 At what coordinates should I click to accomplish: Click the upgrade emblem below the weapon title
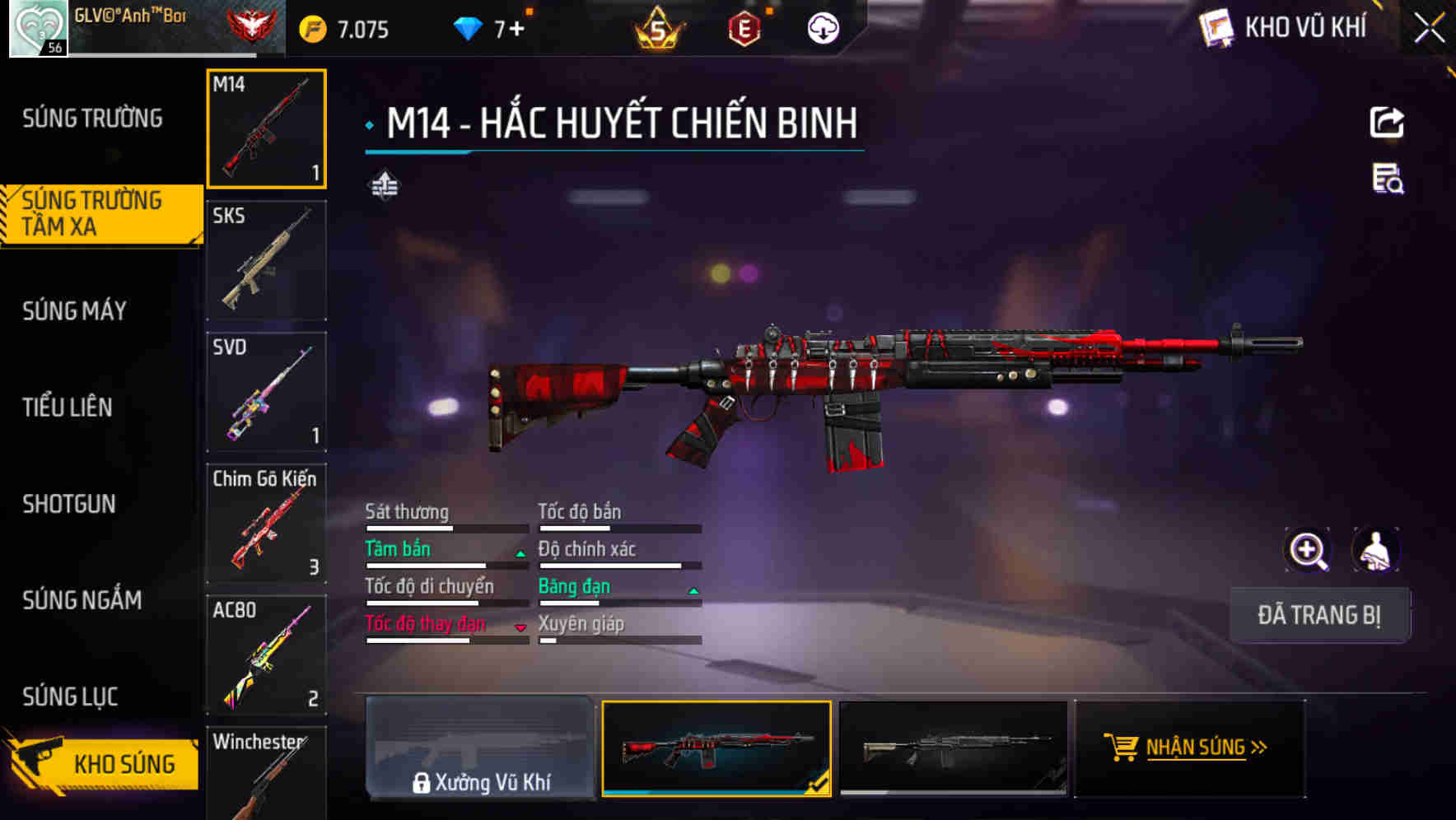(383, 184)
